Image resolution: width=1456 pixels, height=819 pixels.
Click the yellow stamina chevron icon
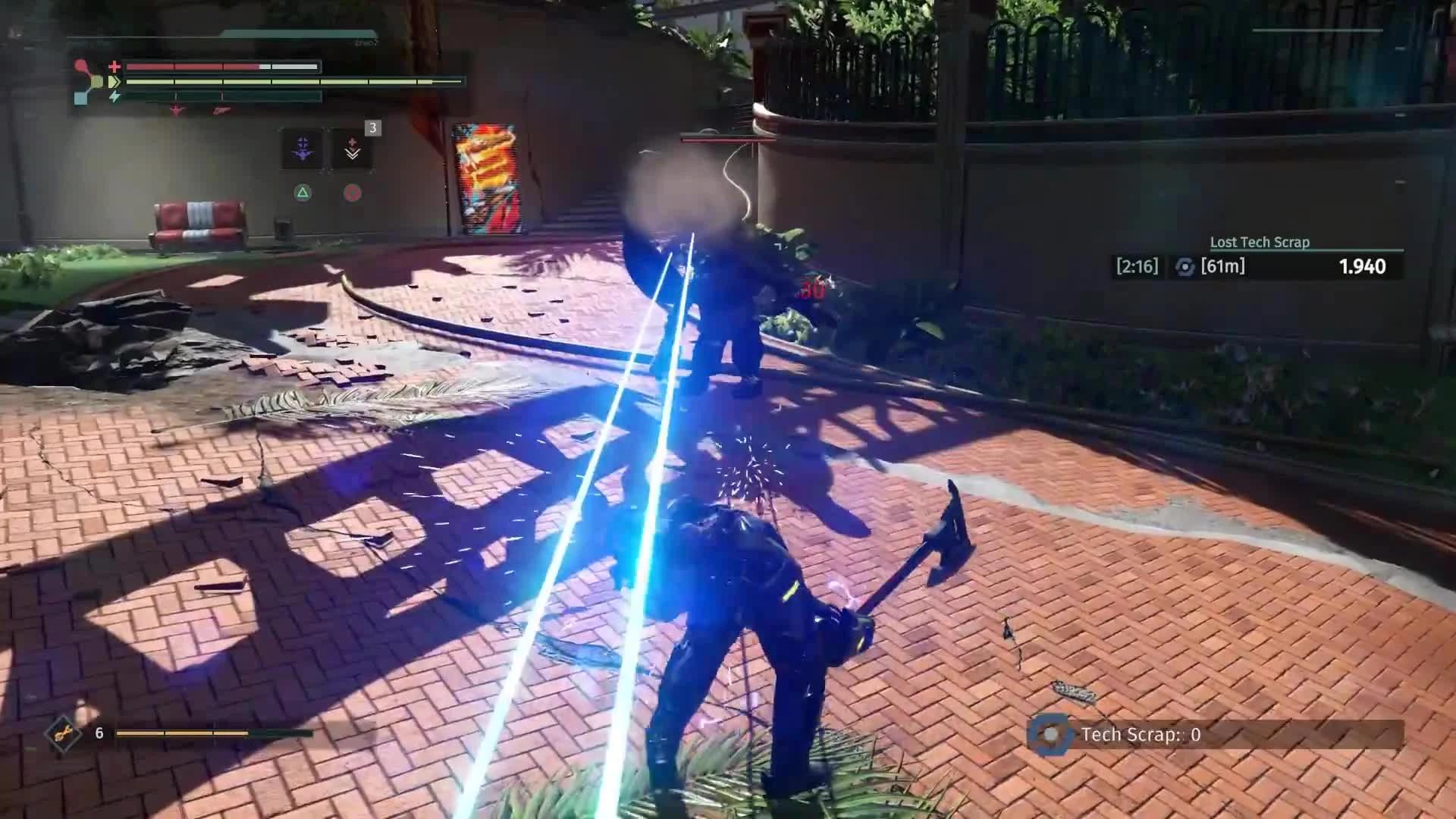tap(114, 82)
